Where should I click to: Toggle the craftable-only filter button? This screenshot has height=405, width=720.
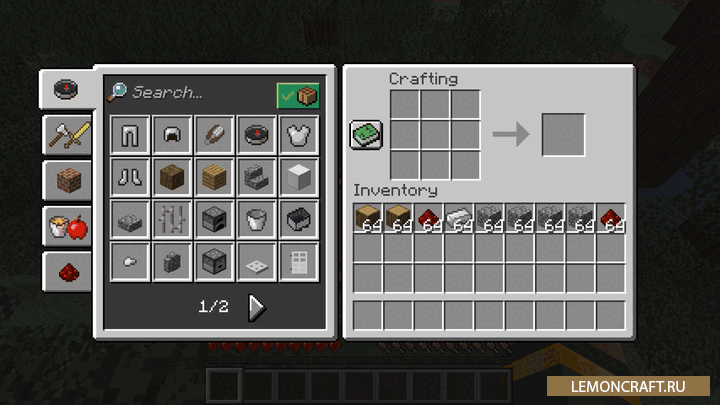pyautogui.click(x=298, y=95)
